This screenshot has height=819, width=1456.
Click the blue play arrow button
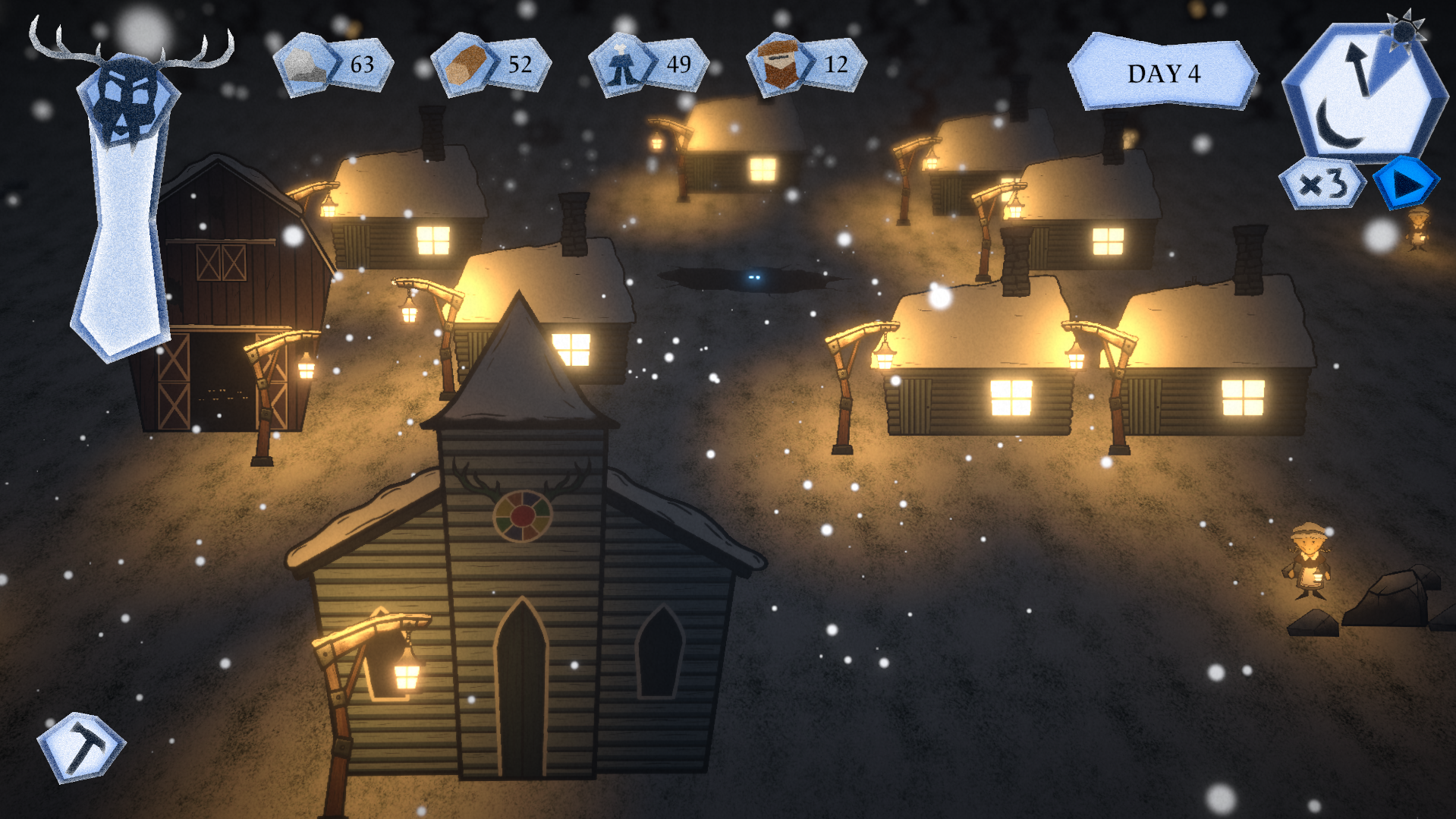(1406, 183)
